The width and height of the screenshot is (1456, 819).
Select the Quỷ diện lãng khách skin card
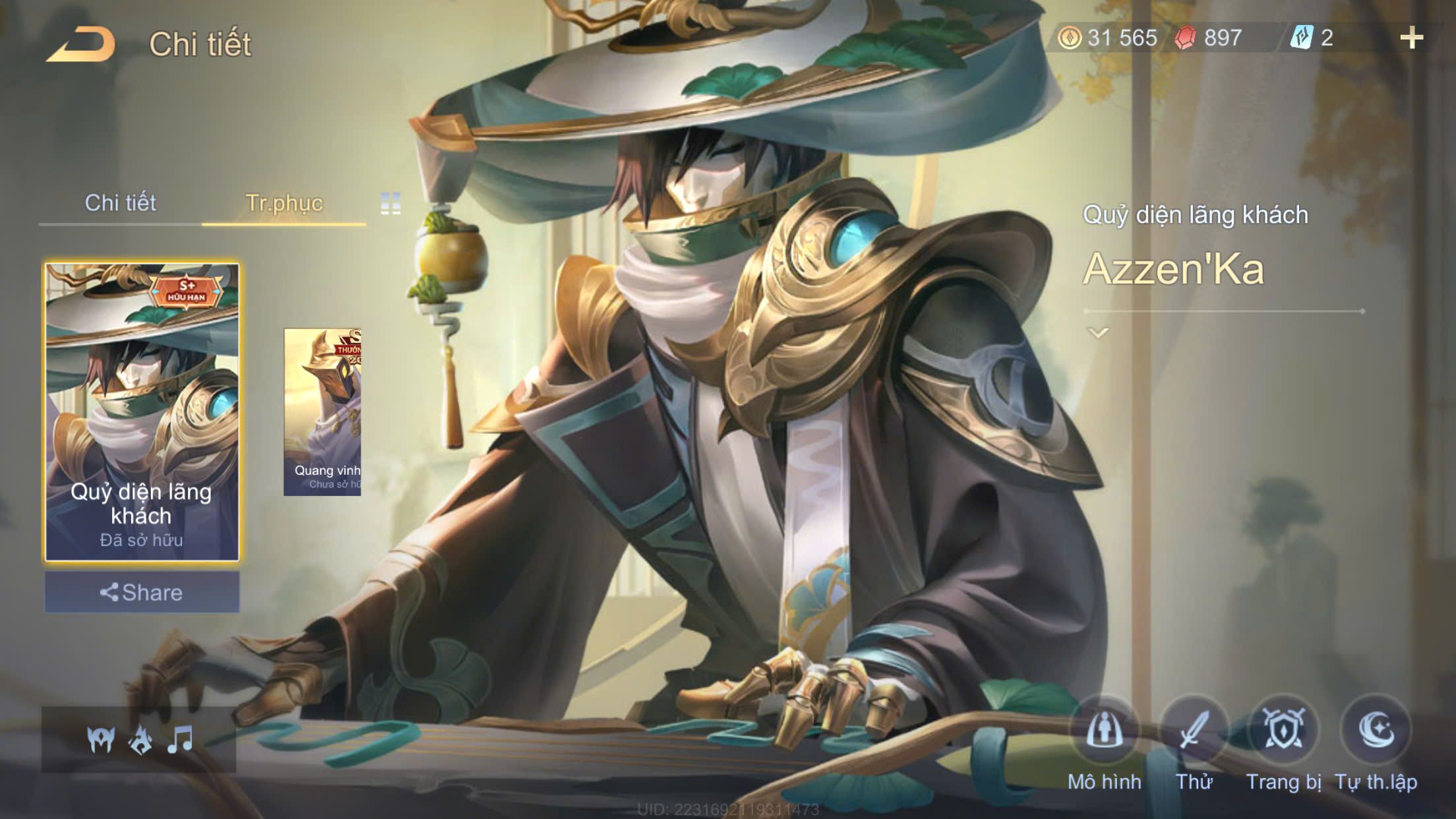pos(142,412)
